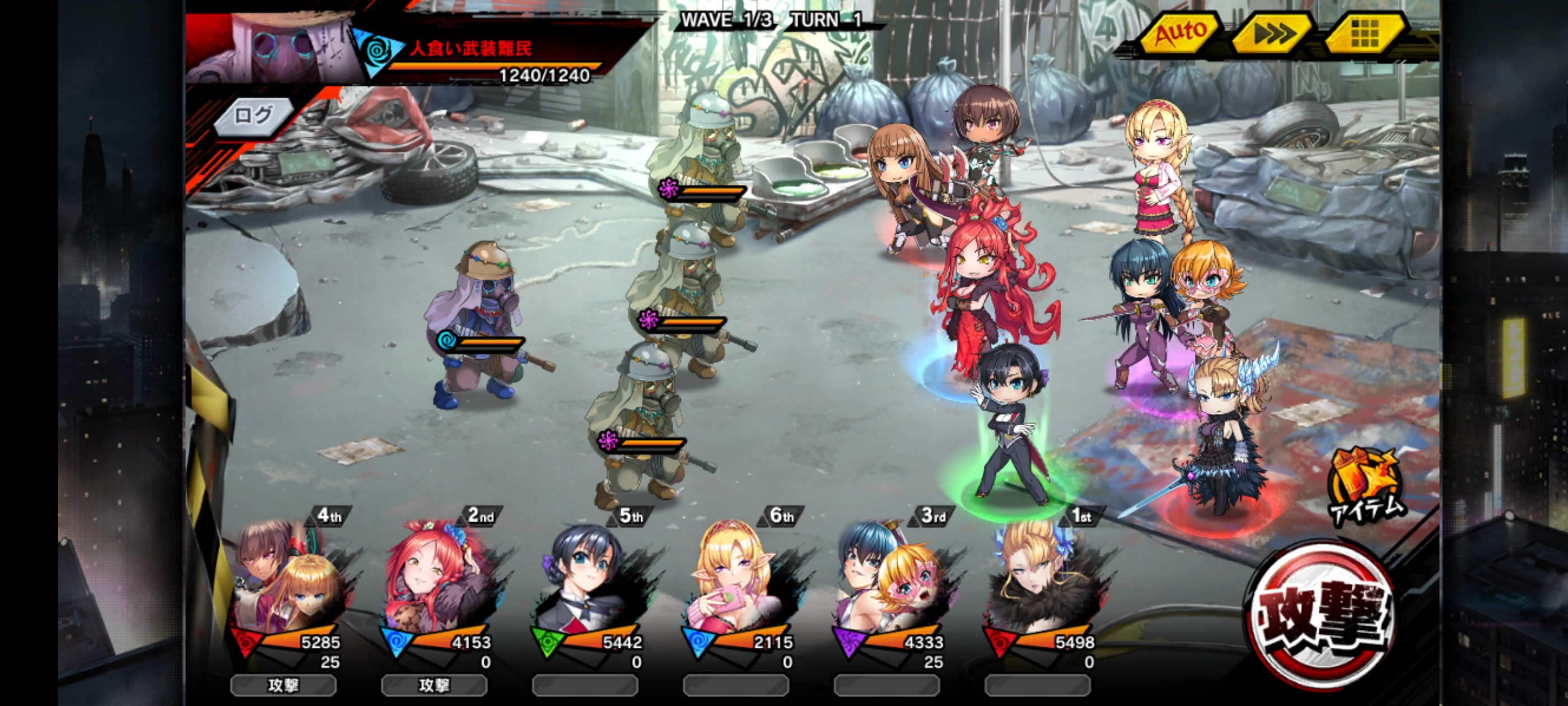Open the yellow grid menu button
The image size is (1568, 706).
pyautogui.click(x=1364, y=34)
